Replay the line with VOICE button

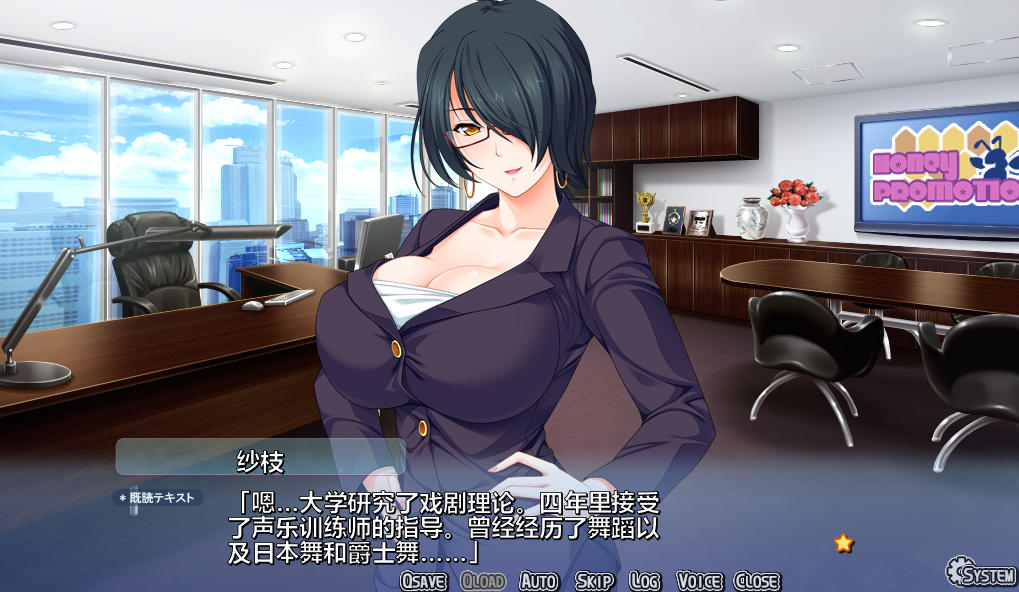[699, 581]
